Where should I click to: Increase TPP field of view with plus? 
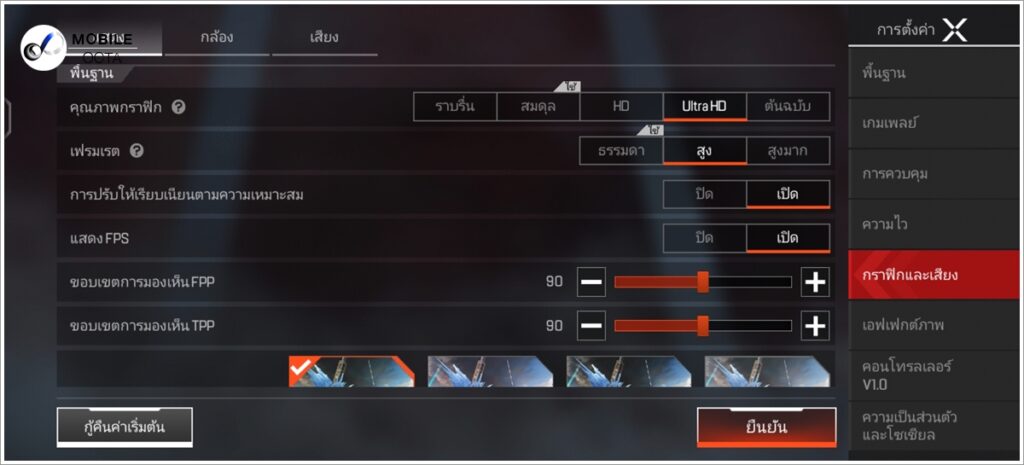pyautogui.click(x=815, y=326)
